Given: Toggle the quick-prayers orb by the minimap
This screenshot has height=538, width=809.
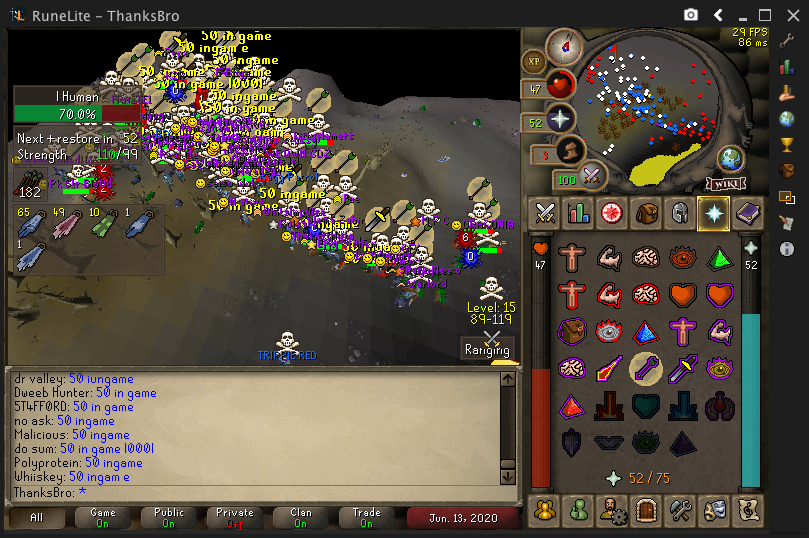Looking at the screenshot, I should (x=560, y=120).
